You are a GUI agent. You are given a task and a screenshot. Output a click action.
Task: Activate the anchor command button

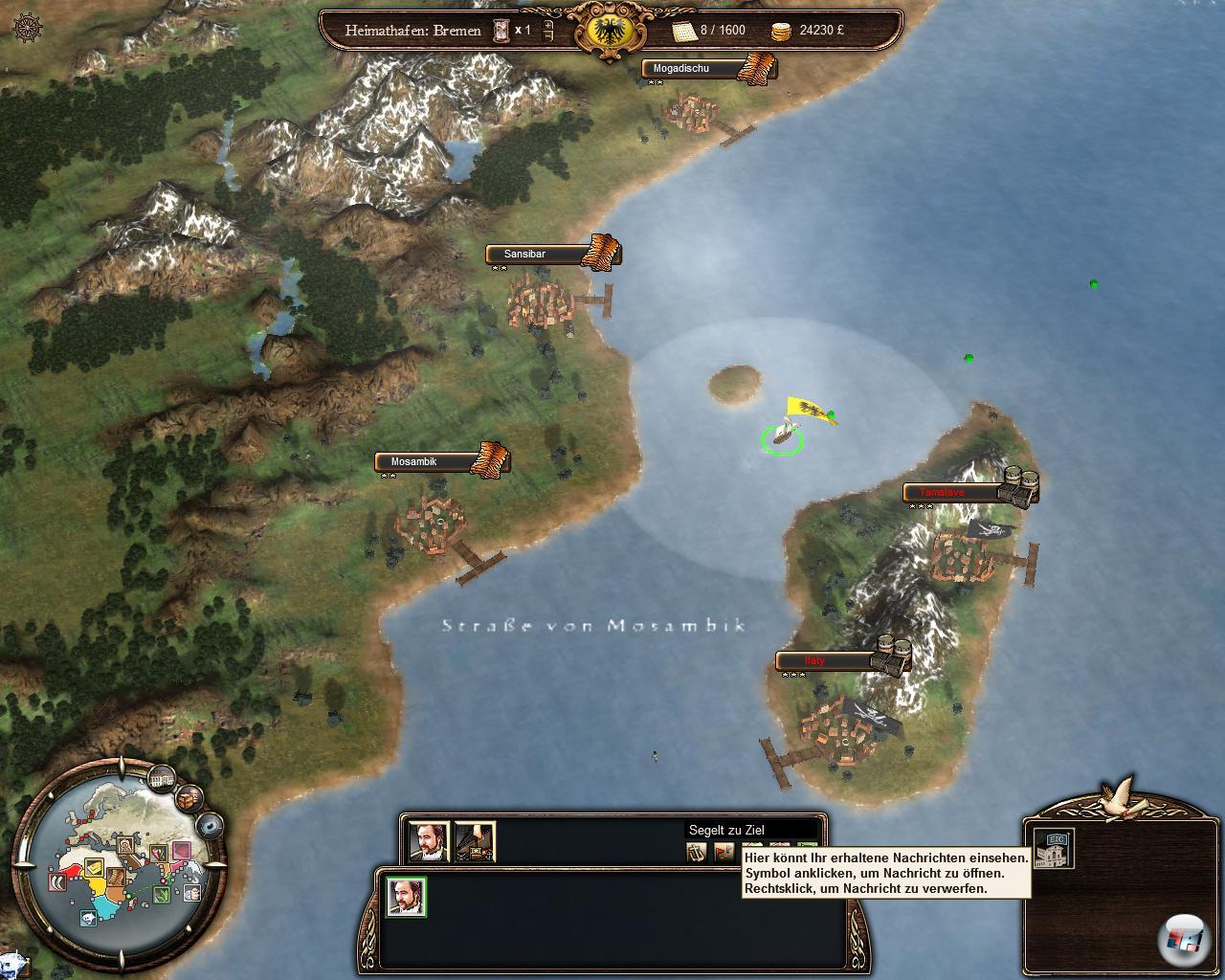(x=697, y=851)
